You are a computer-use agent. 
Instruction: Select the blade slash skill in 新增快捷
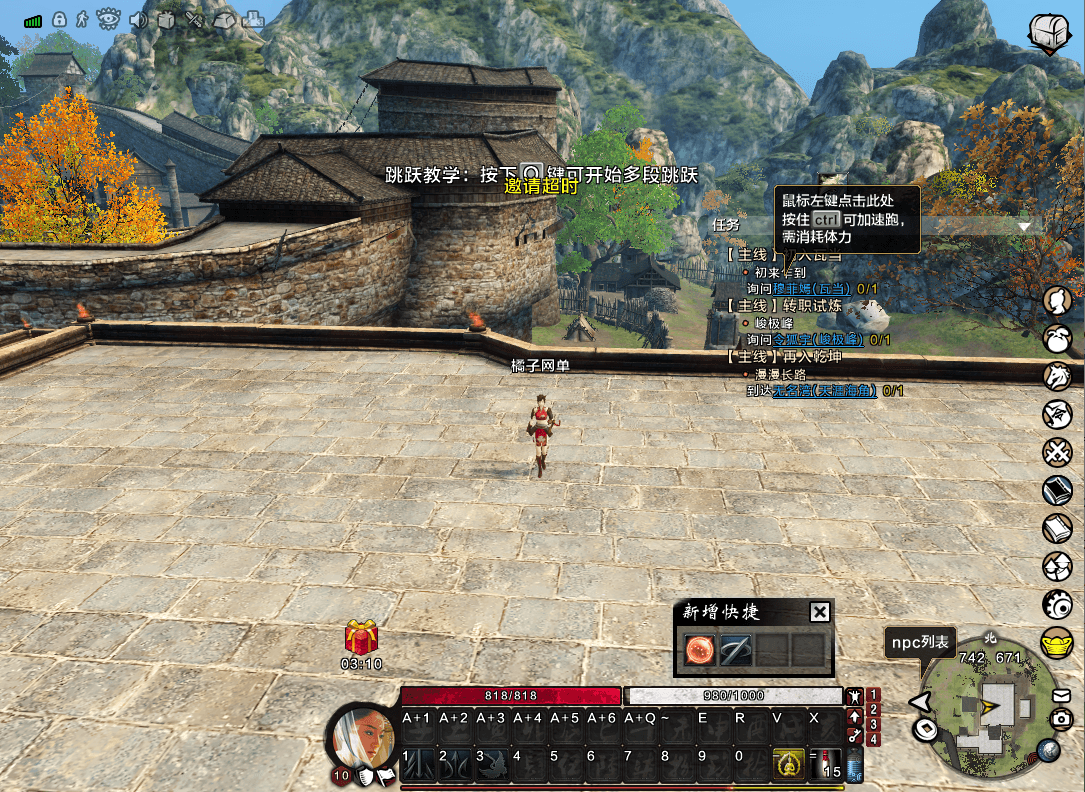tap(735, 651)
